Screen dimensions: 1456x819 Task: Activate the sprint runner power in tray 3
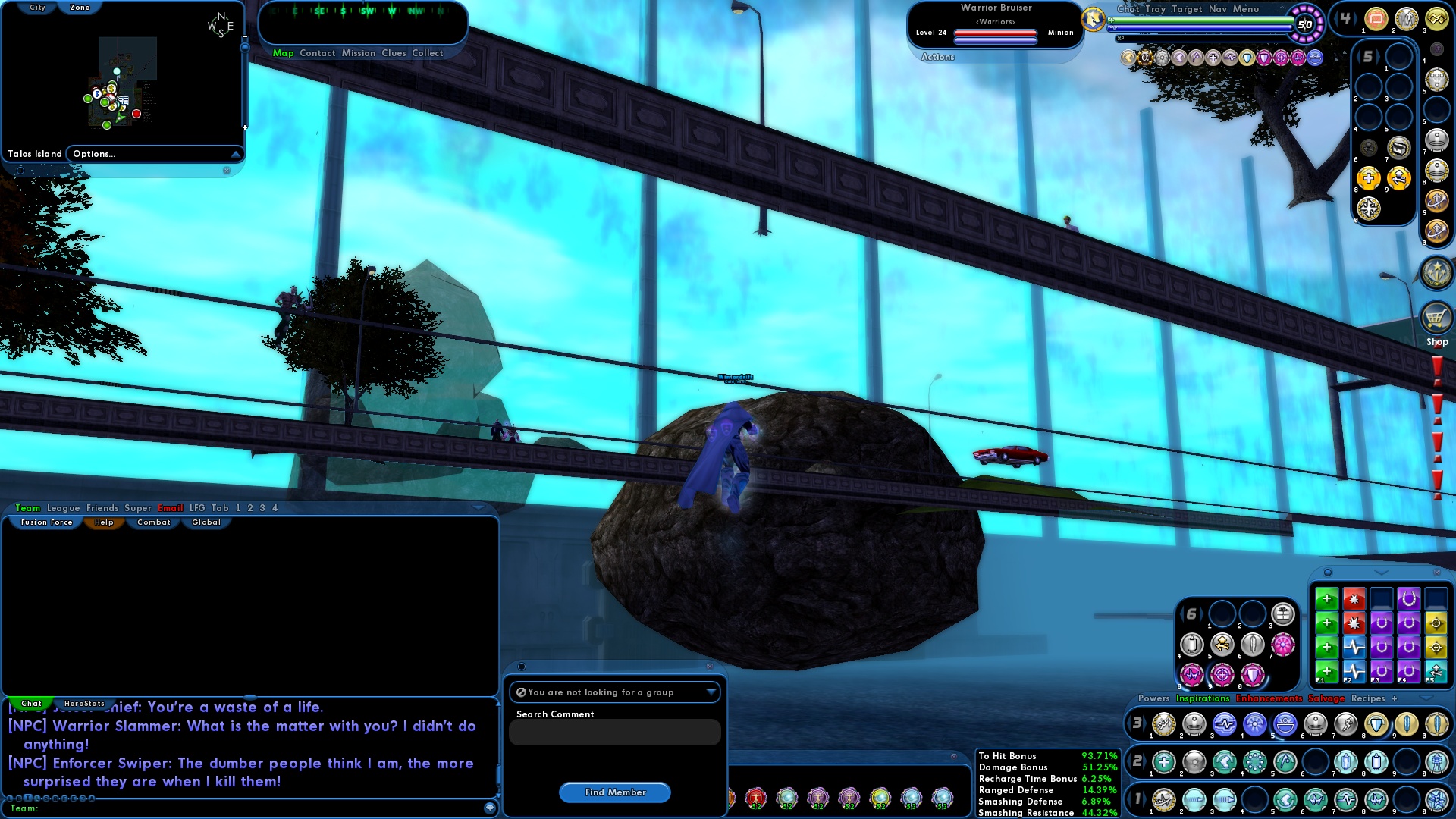tap(1347, 724)
